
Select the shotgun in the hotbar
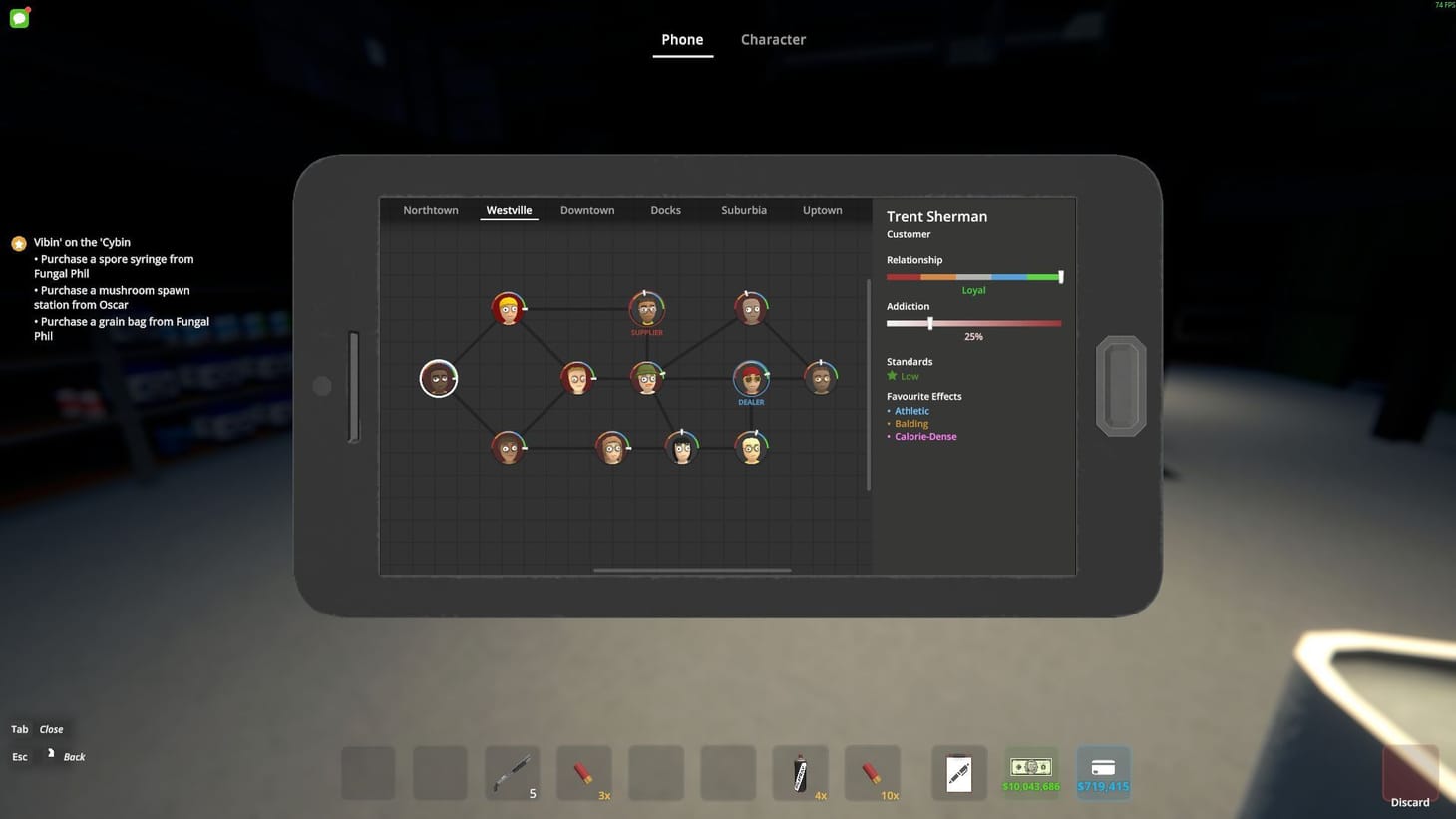point(512,772)
